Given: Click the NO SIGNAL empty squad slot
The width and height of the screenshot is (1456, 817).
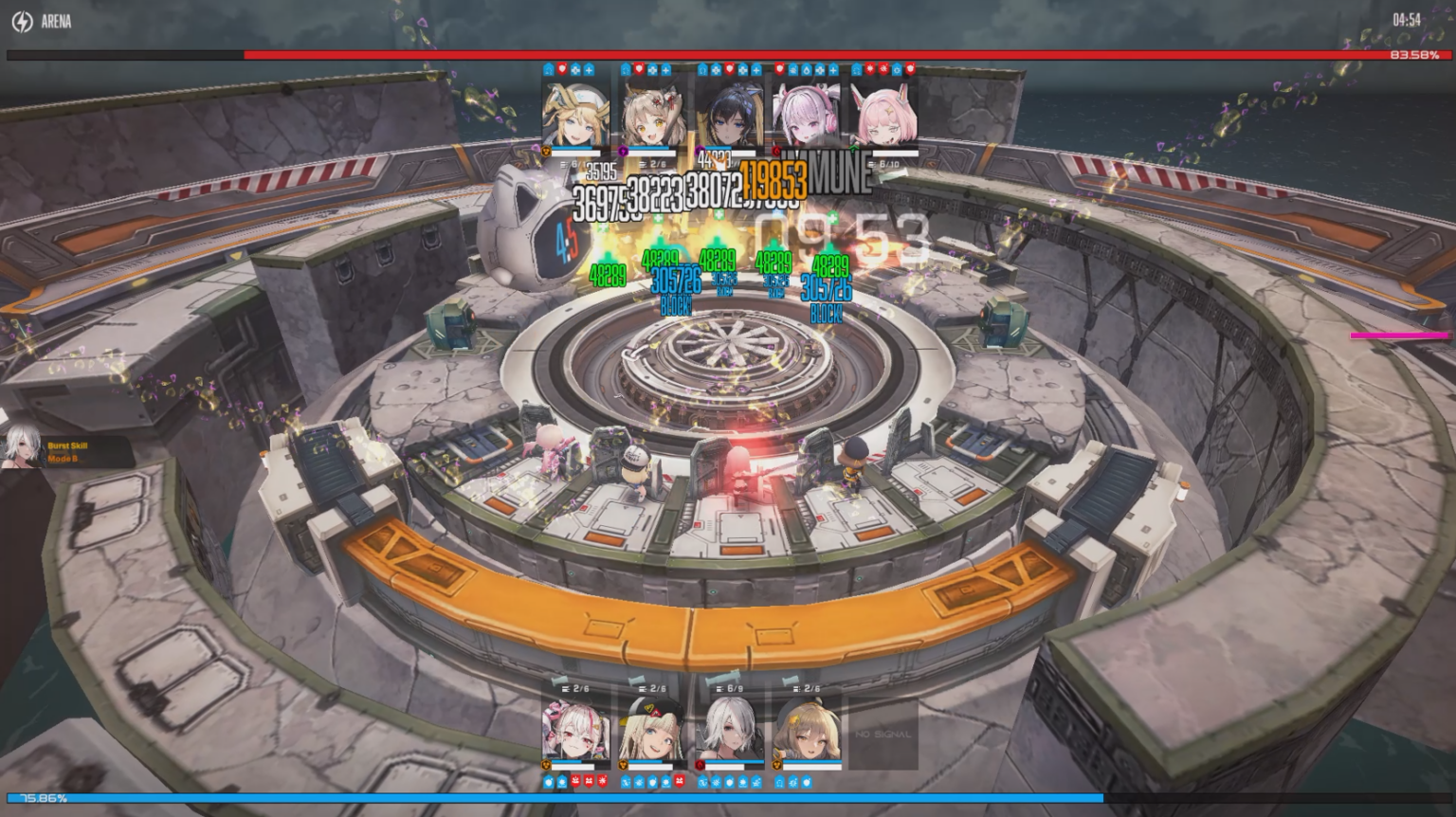Looking at the screenshot, I should click(882, 732).
